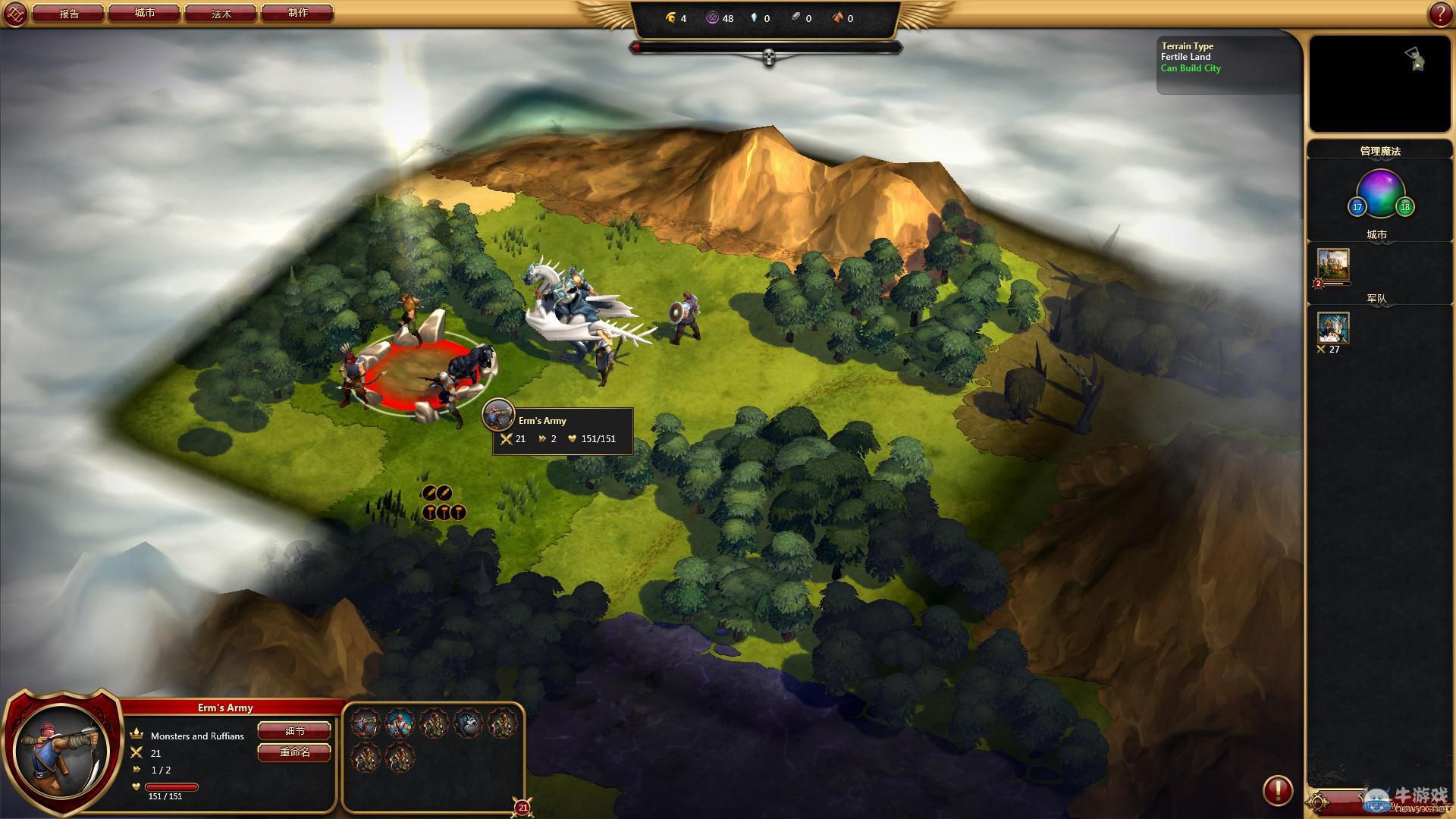
Task: Open the 制作 crafting menu
Action: pyautogui.click(x=297, y=14)
